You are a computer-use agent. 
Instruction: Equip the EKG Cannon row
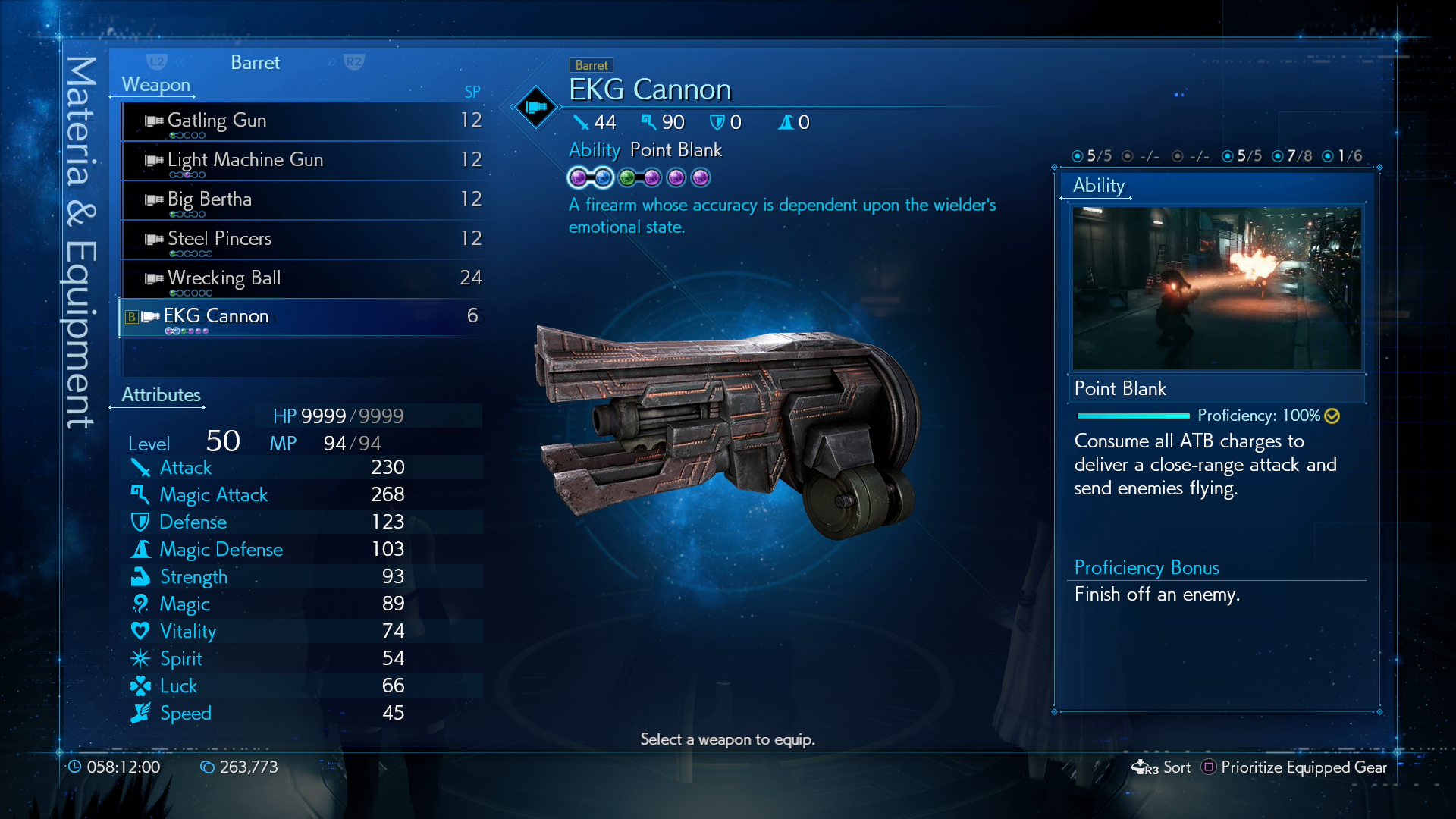[x=303, y=316]
